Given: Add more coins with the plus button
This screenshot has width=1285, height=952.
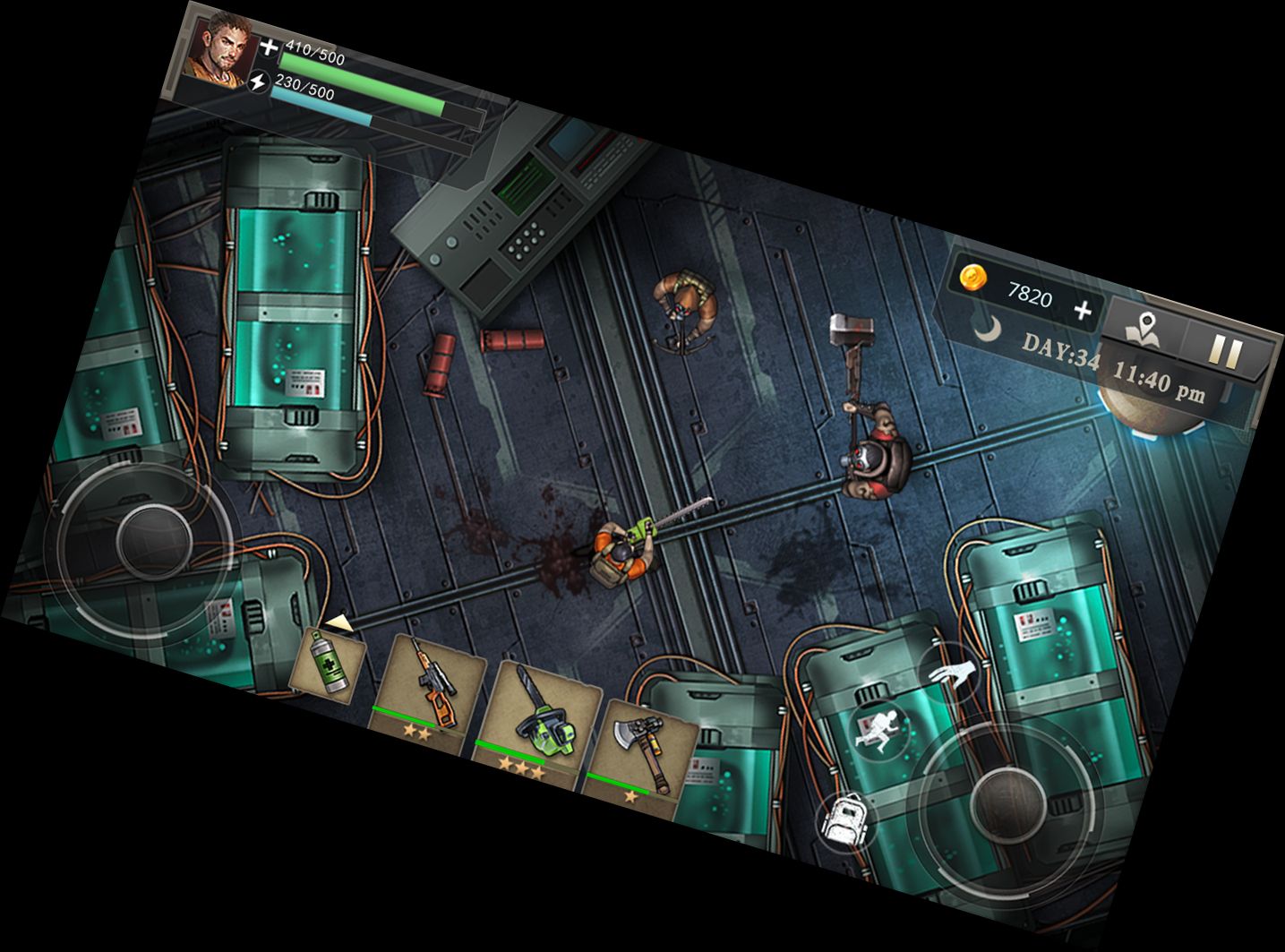Looking at the screenshot, I should [1083, 311].
